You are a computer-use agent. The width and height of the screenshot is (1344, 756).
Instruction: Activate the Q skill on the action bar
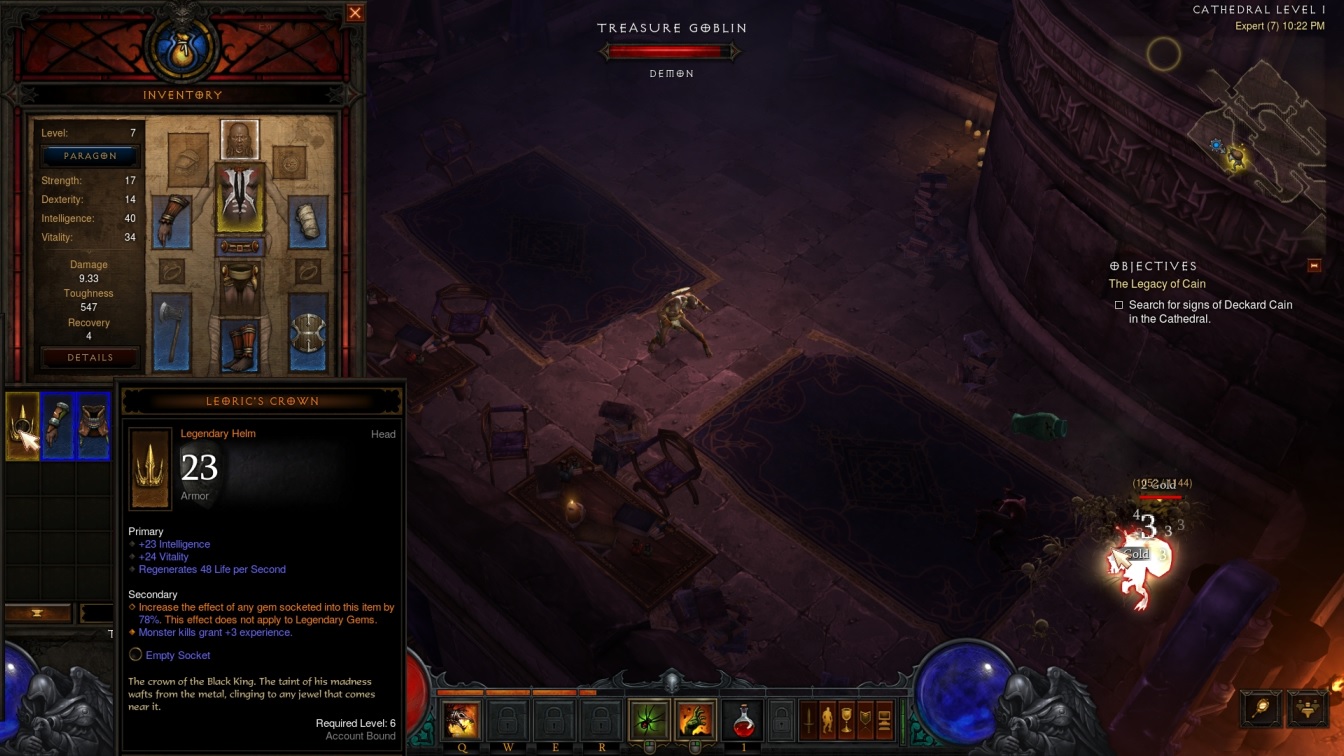click(x=461, y=720)
